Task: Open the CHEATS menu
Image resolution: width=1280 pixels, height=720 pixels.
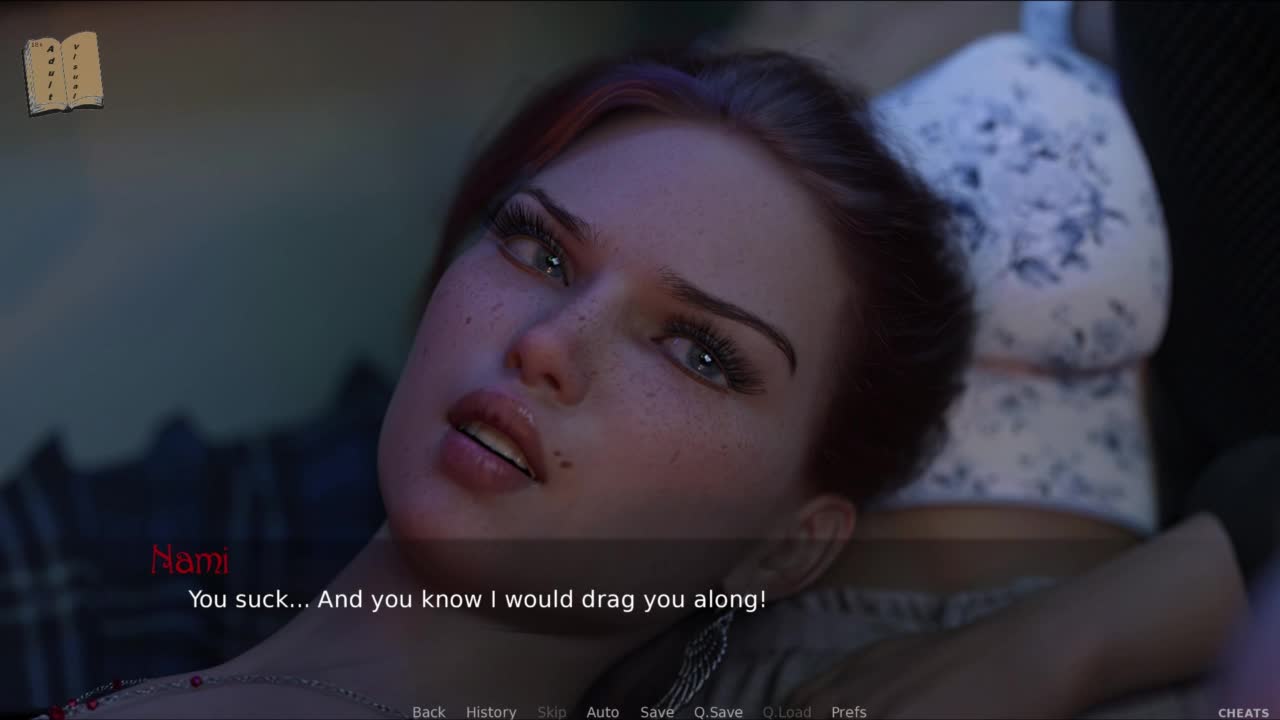Action: pos(1243,713)
